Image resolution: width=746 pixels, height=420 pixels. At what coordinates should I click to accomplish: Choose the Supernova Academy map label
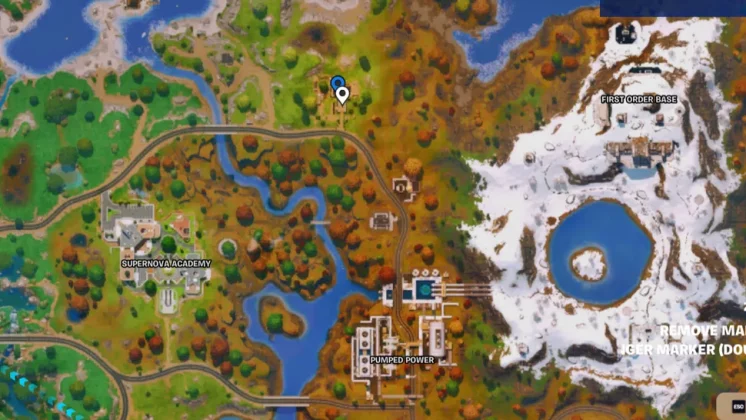click(x=166, y=263)
